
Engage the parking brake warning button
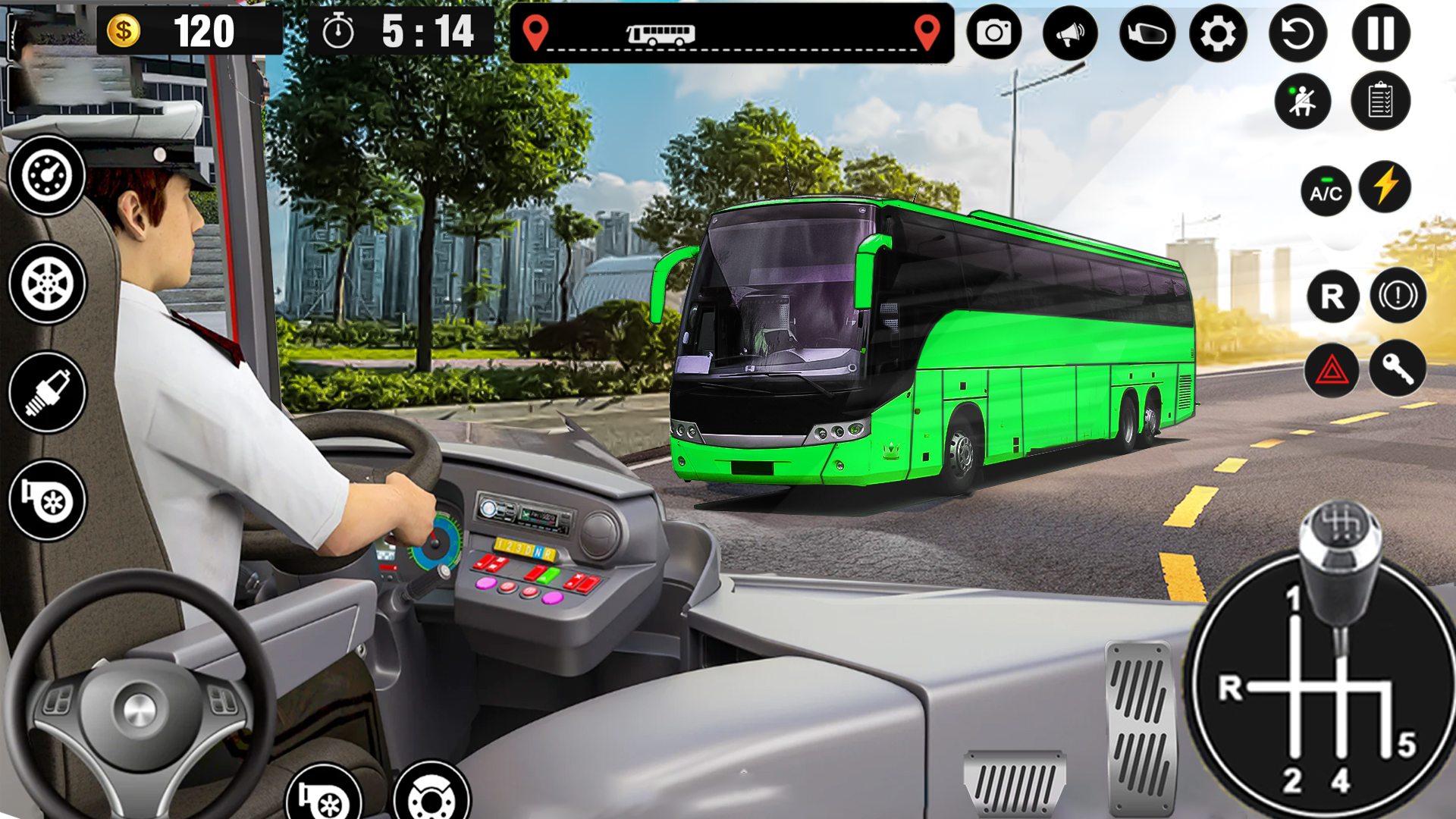tap(1398, 295)
